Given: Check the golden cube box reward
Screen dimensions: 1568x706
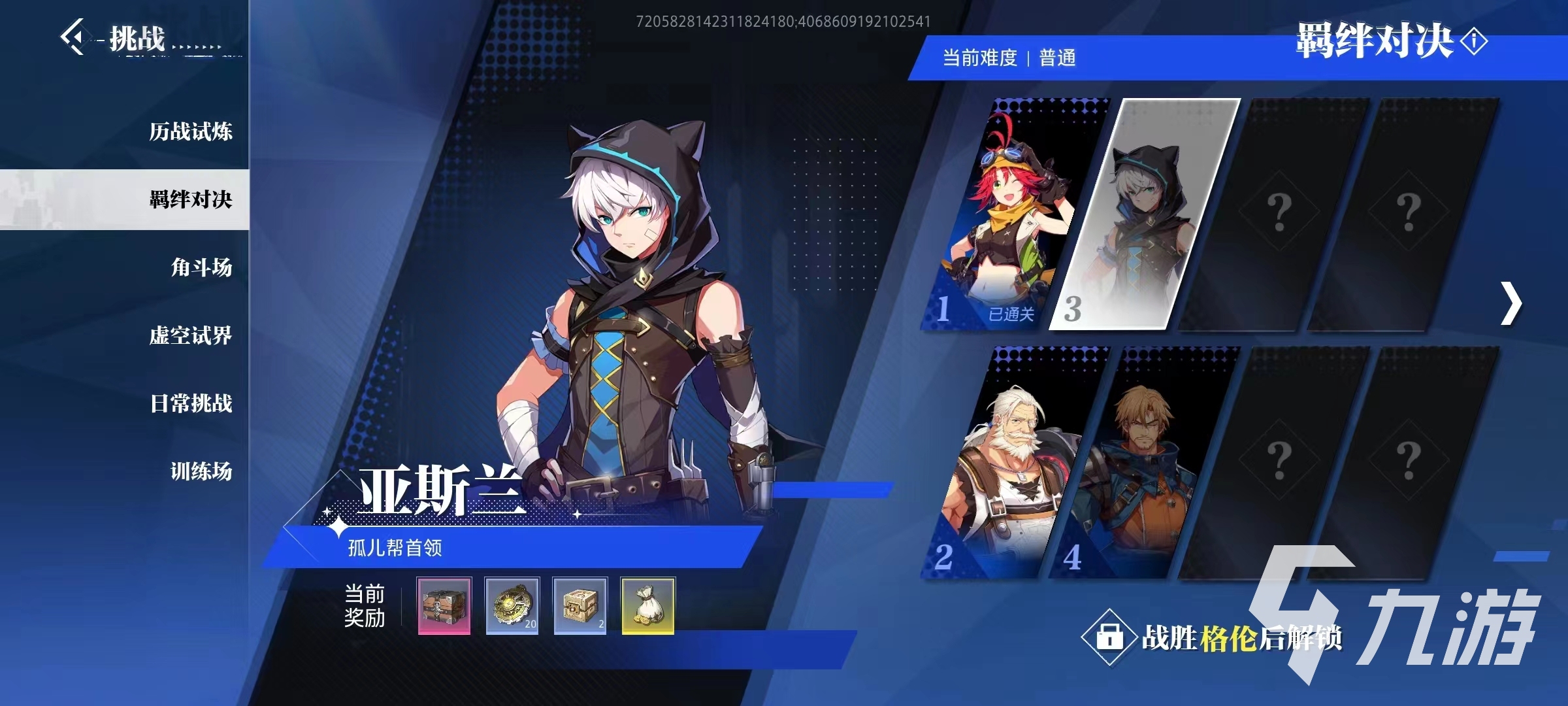Looking at the screenshot, I should (x=580, y=605).
